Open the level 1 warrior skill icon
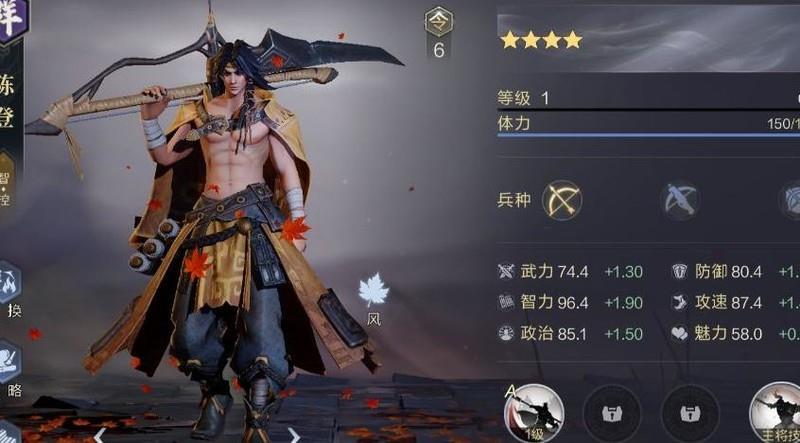The height and width of the screenshot is (443, 800). tap(534, 412)
